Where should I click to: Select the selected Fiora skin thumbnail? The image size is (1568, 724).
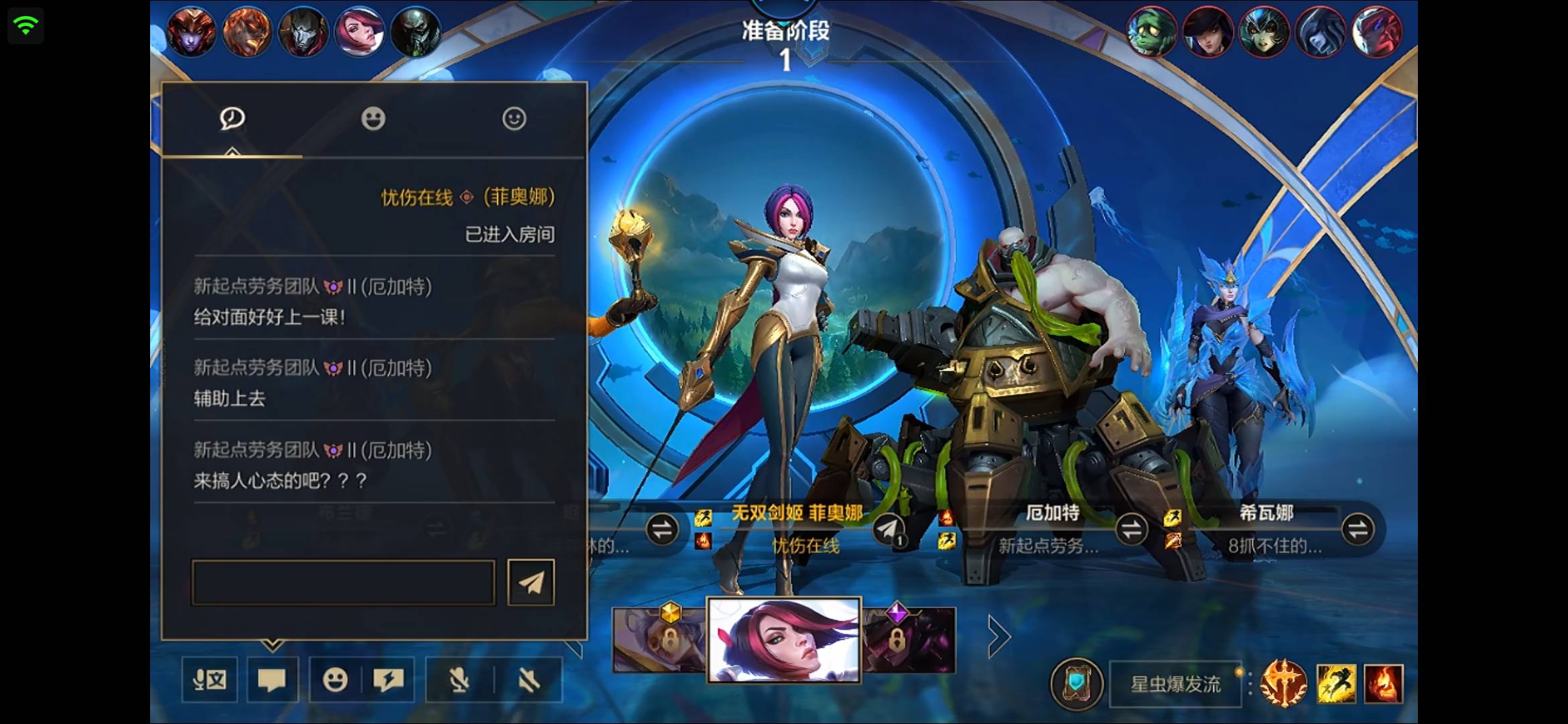click(784, 640)
